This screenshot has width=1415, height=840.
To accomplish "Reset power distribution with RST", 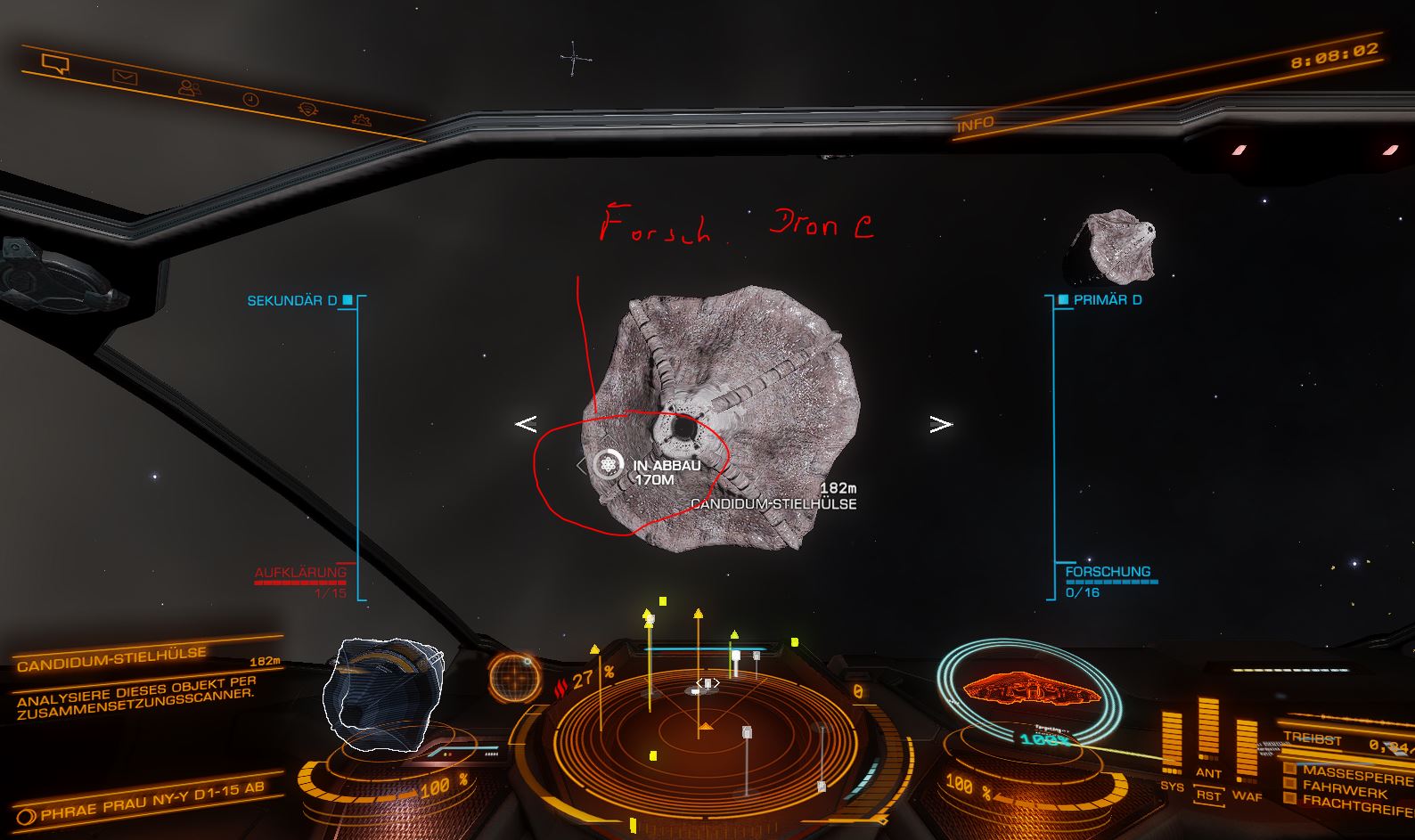I will coord(1208,795).
